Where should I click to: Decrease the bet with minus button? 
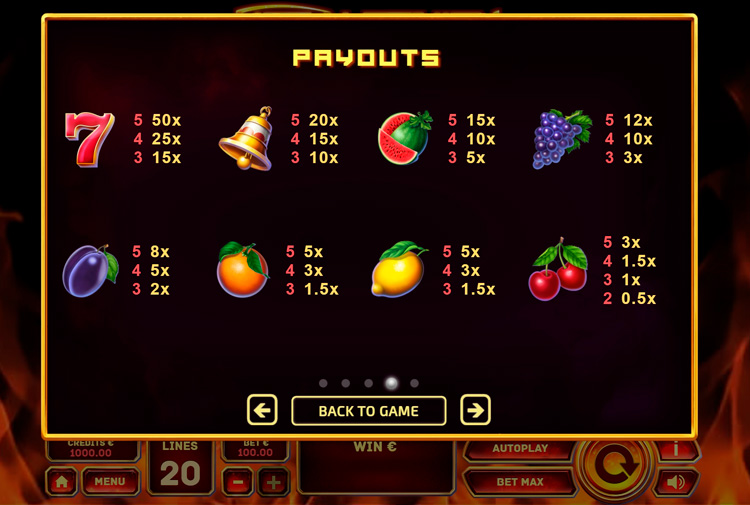coord(237,482)
